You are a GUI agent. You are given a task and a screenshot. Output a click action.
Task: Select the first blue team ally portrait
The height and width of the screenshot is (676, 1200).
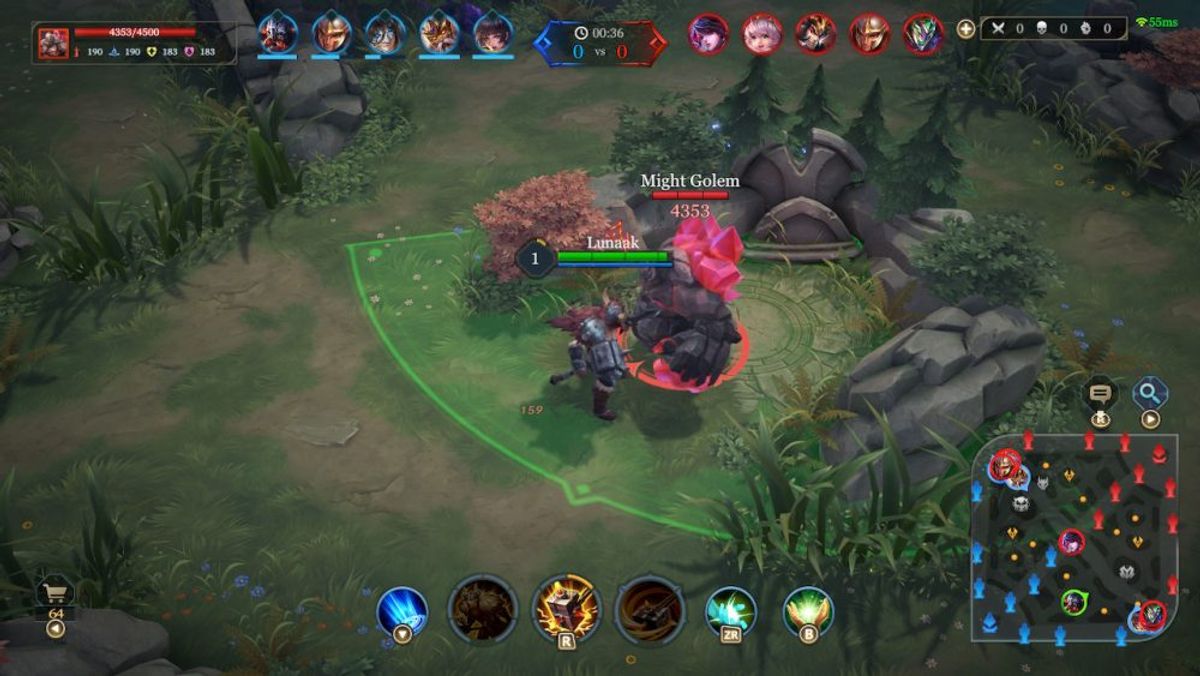[x=277, y=33]
